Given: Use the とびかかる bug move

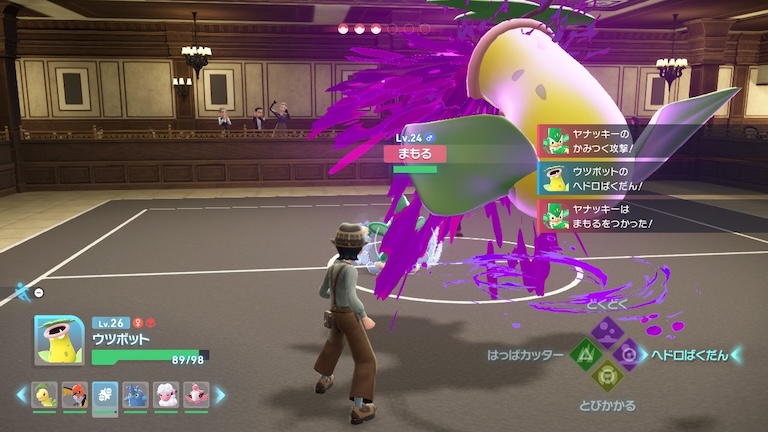Looking at the screenshot, I should point(606,375).
